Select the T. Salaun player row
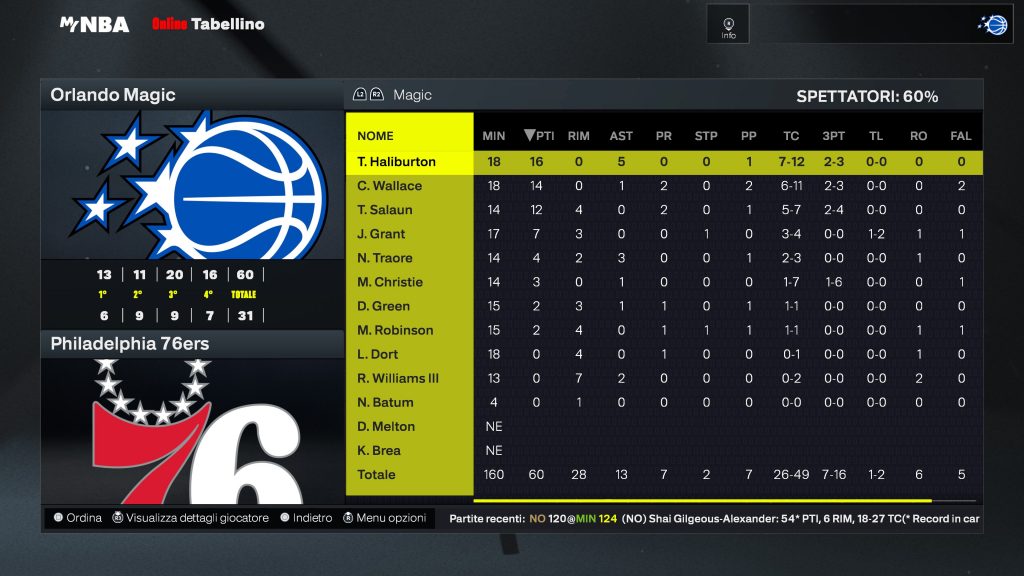 [385, 210]
